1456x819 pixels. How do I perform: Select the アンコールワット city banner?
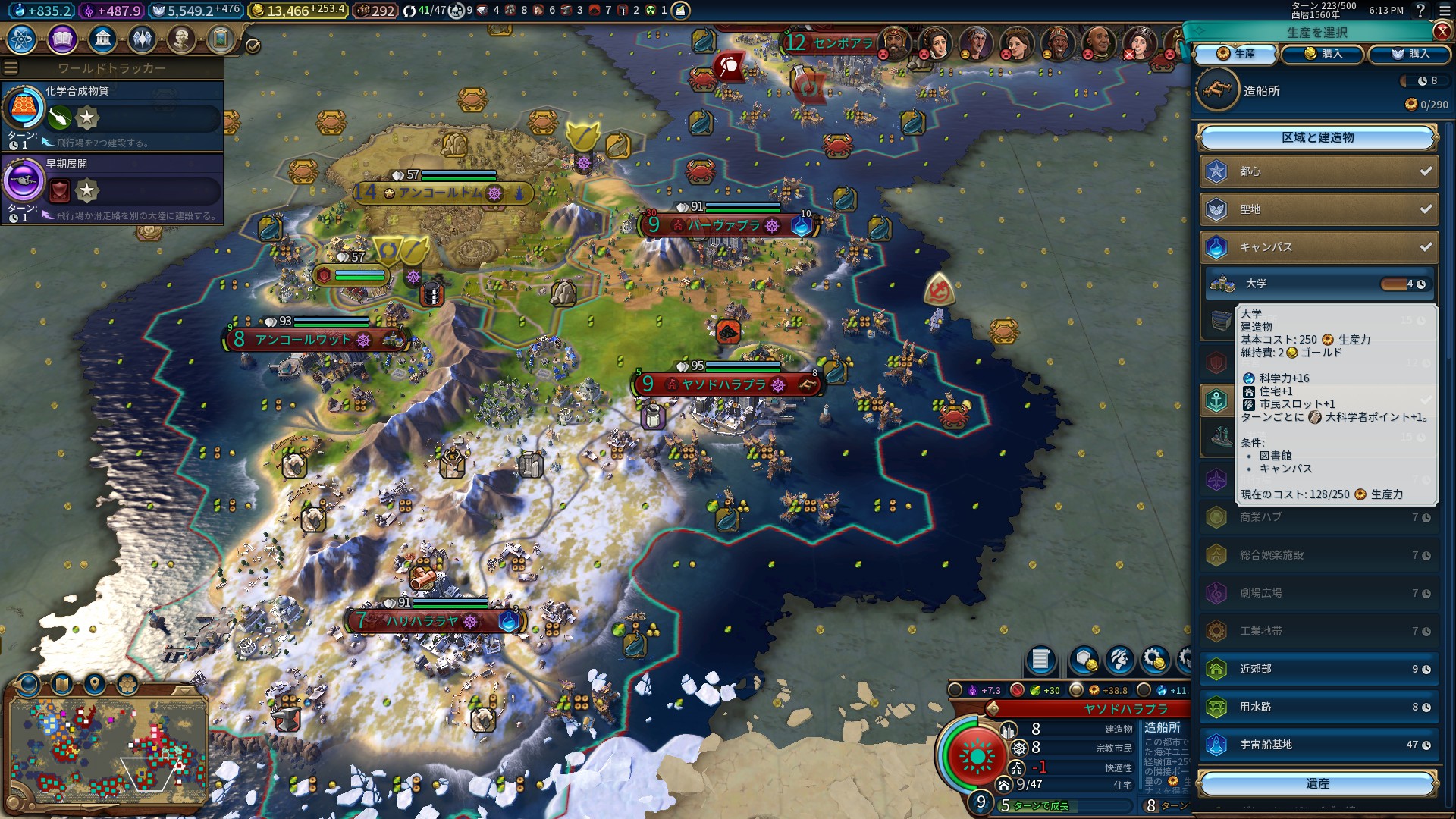pos(303,340)
